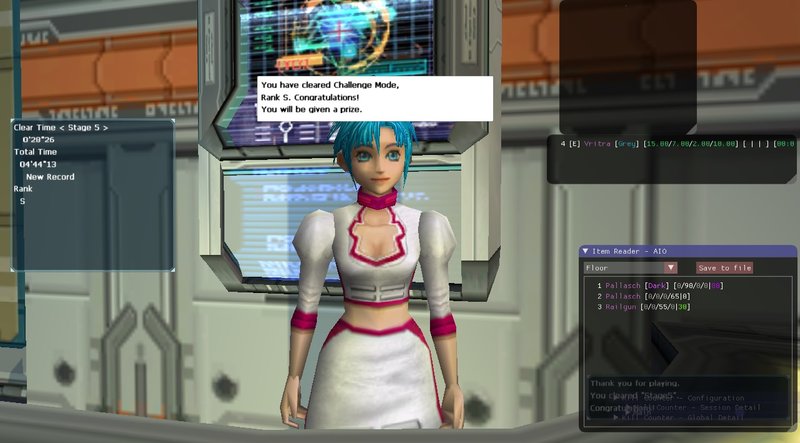This screenshot has width=800, height=443.
Task: Collapse the Item Reader - AIO window
Action: [585, 251]
